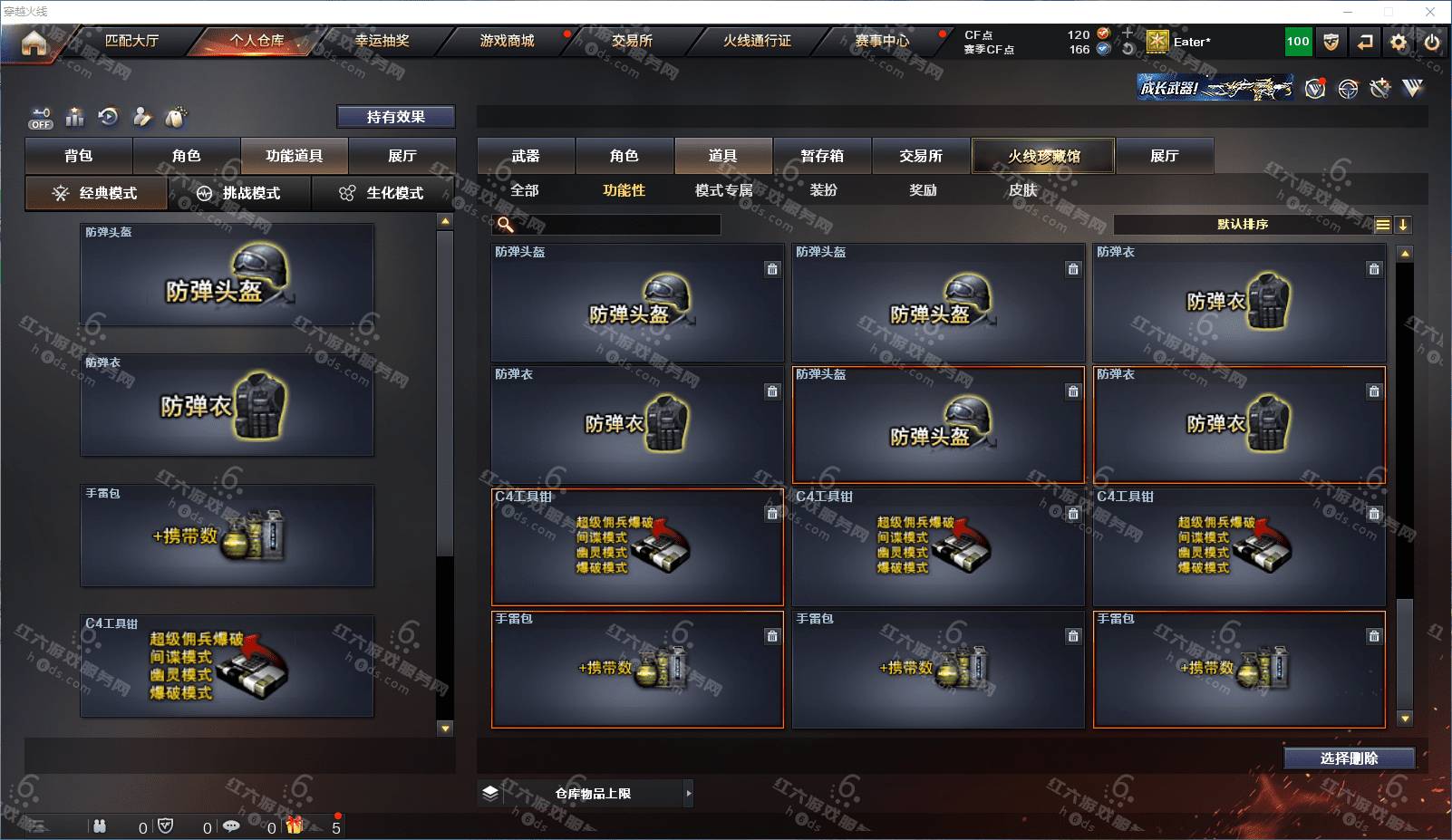Open the 交易所 tab in the top navigation bar
The height and width of the screenshot is (840, 1452).
point(632,41)
